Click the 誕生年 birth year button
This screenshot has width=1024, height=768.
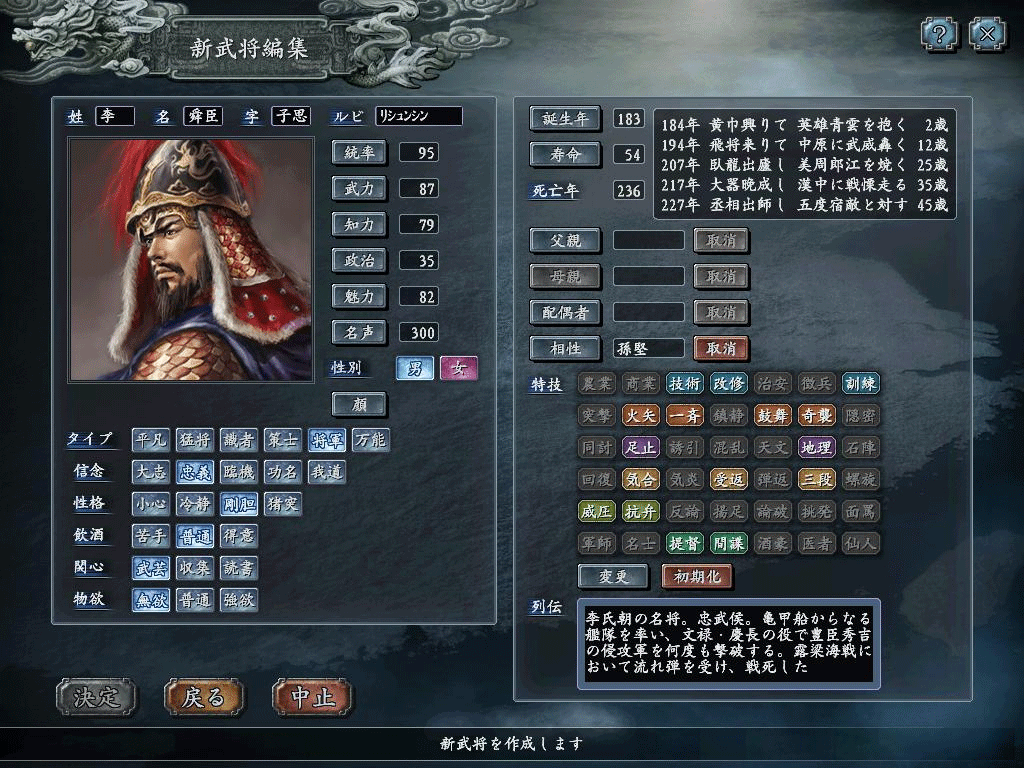(565, 118)
